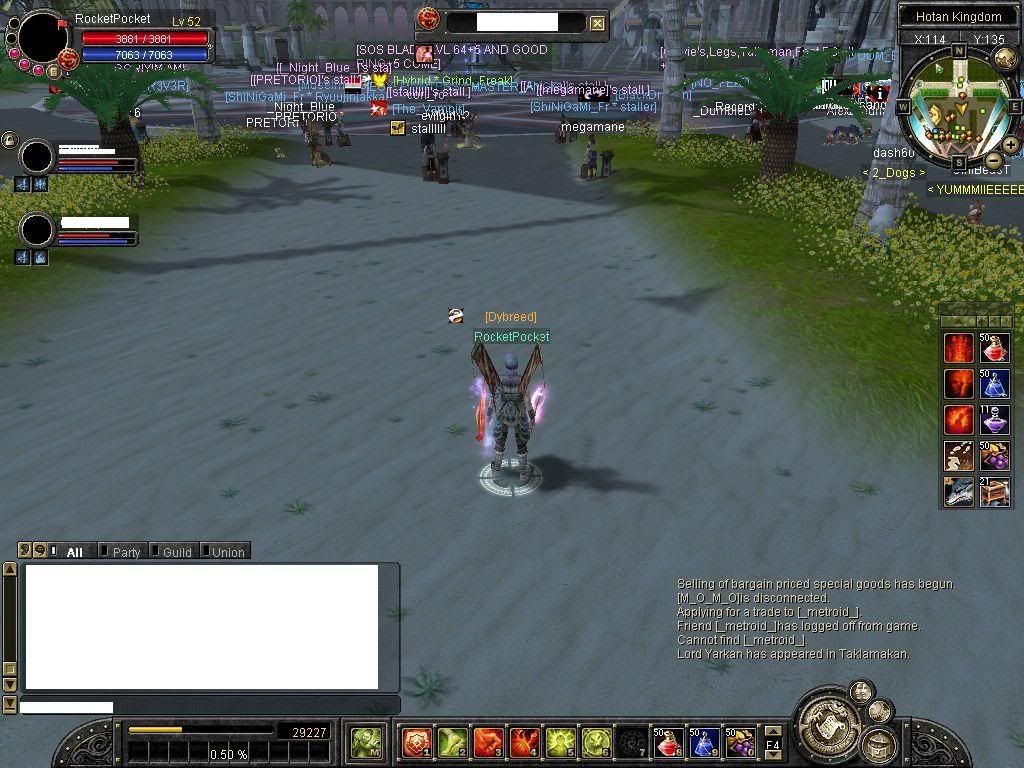Image resolution: width=1024 pixels, height=768 pixels.
Task: Click the green monster icon marked M
Action: [366, 742]
